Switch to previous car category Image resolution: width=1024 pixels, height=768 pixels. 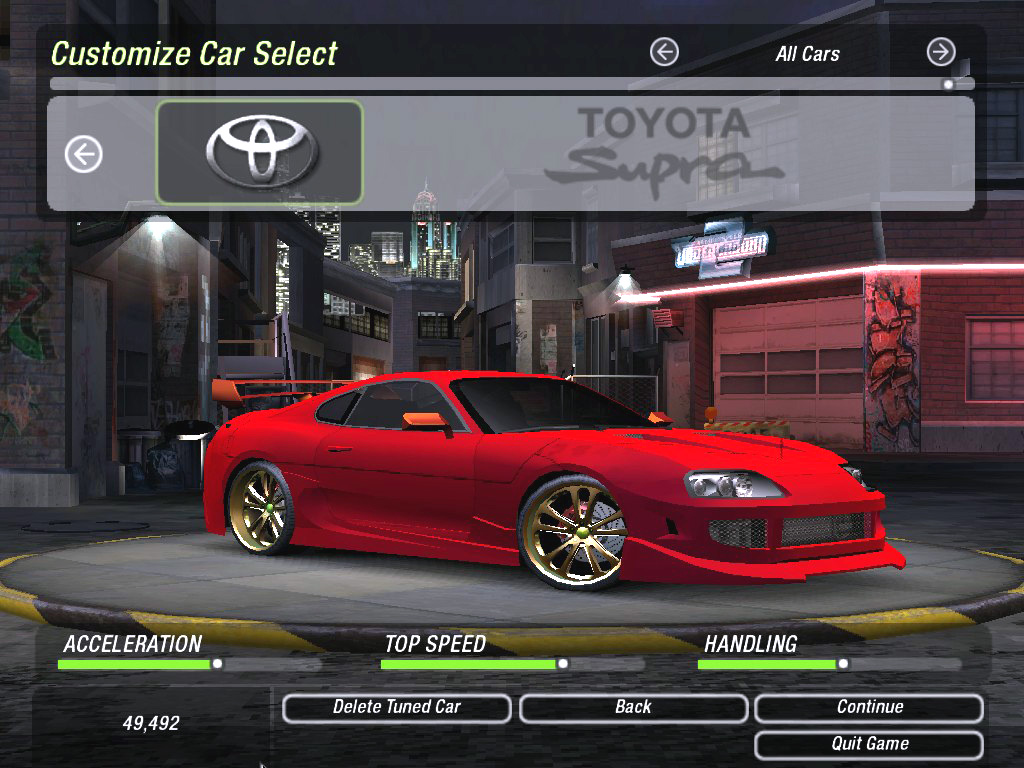click(x=664, y=52)
